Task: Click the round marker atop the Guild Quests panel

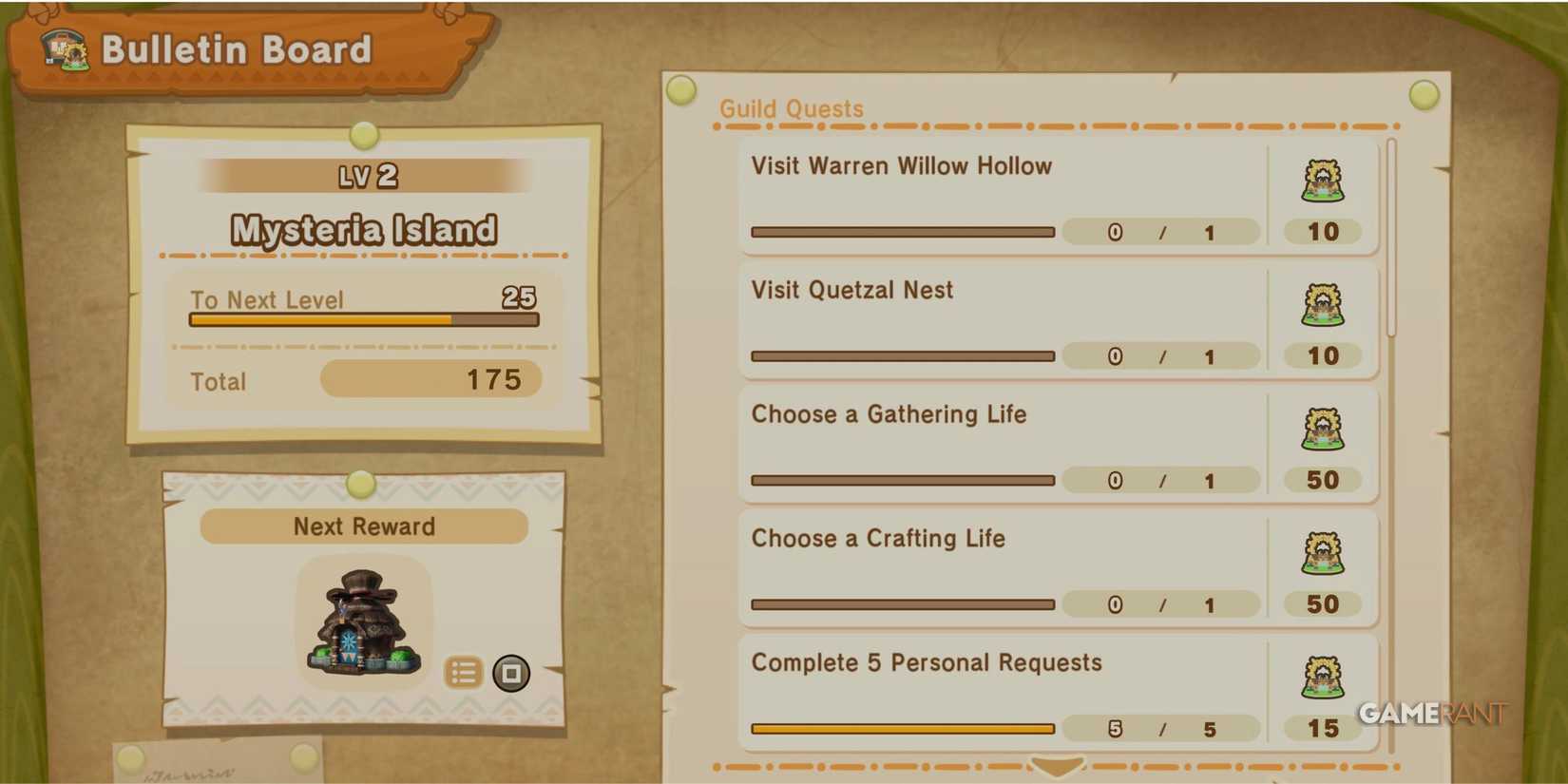Action: tap(681, 90)
